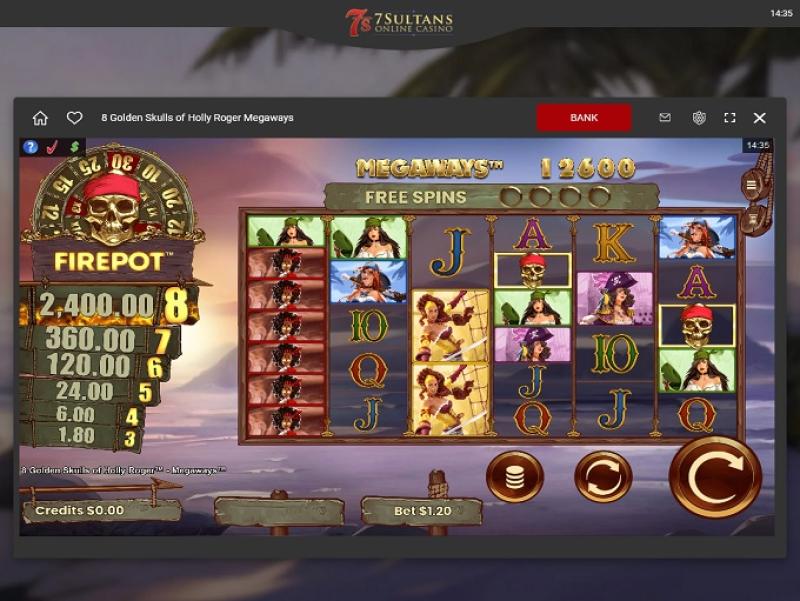Screen dimensions: 800x601
Task: Close the game window with the X
Action: (x=760, y=118)
